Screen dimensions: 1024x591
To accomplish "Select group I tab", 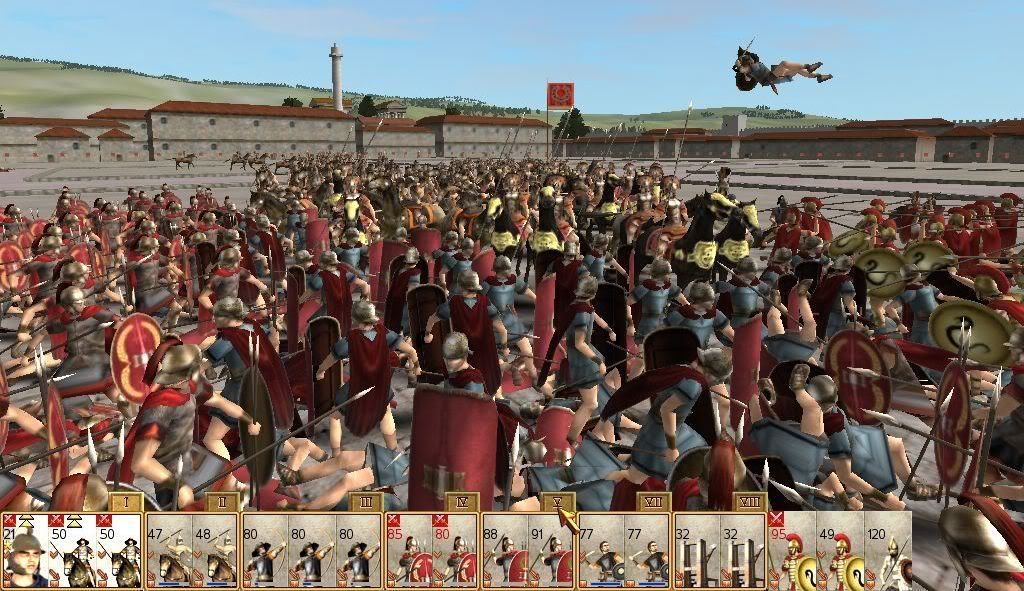I will [126, 502].
